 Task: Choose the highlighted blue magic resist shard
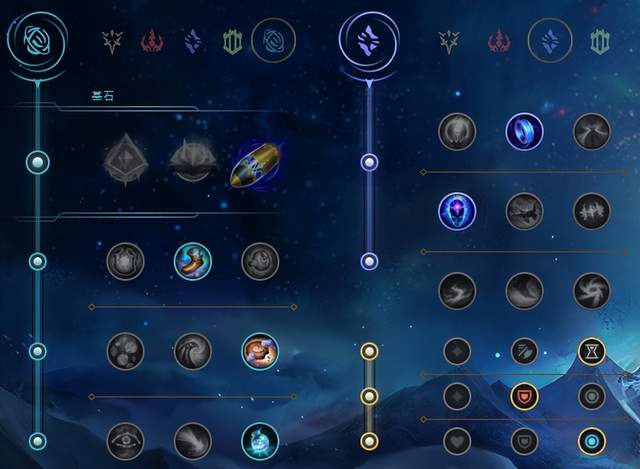tap(591, 441)
